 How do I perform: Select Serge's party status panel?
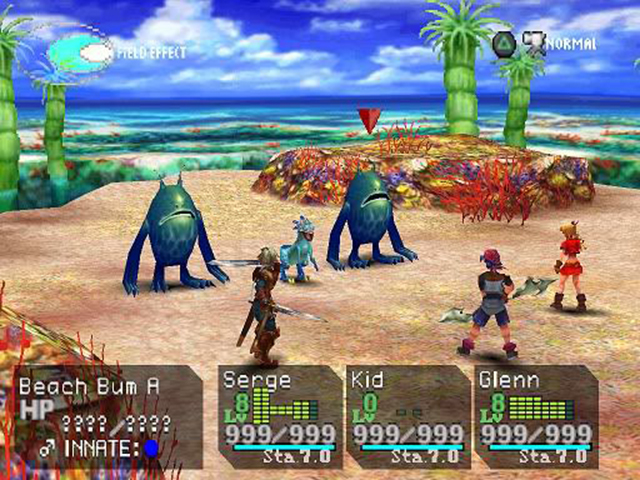coord(280,415)
